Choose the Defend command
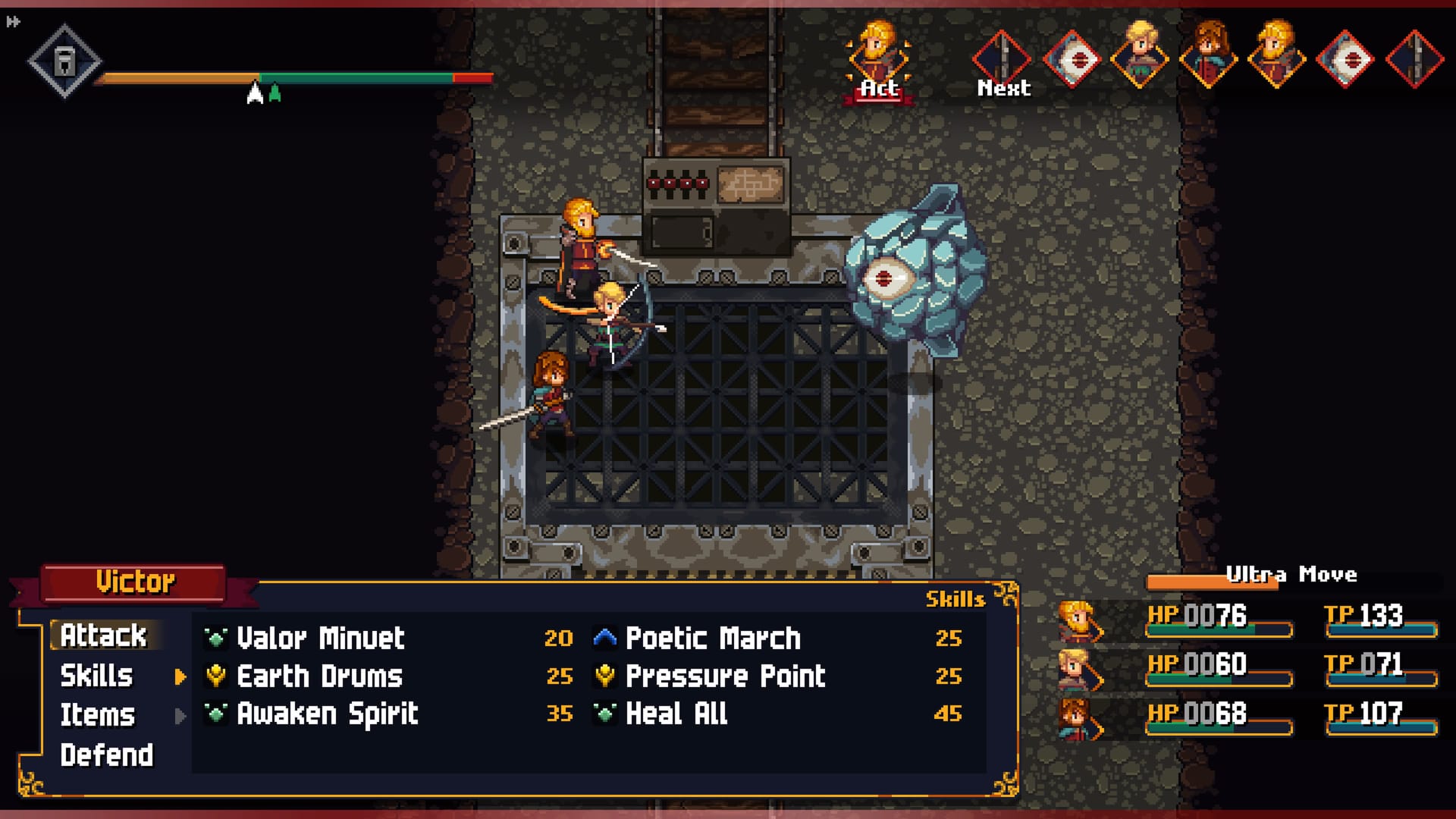 [x=107, y=755]
